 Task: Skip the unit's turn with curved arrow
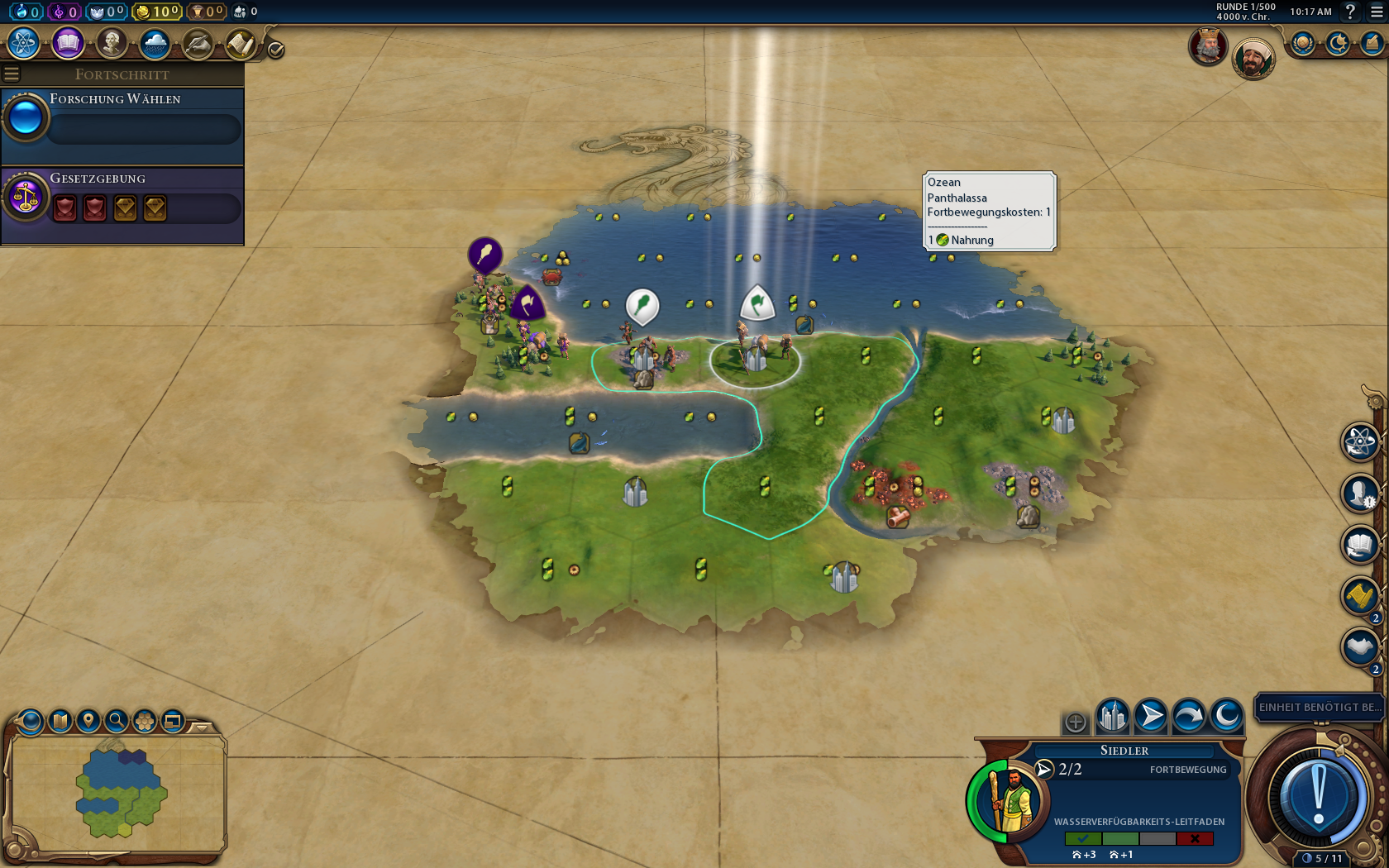pos(1189,716)
